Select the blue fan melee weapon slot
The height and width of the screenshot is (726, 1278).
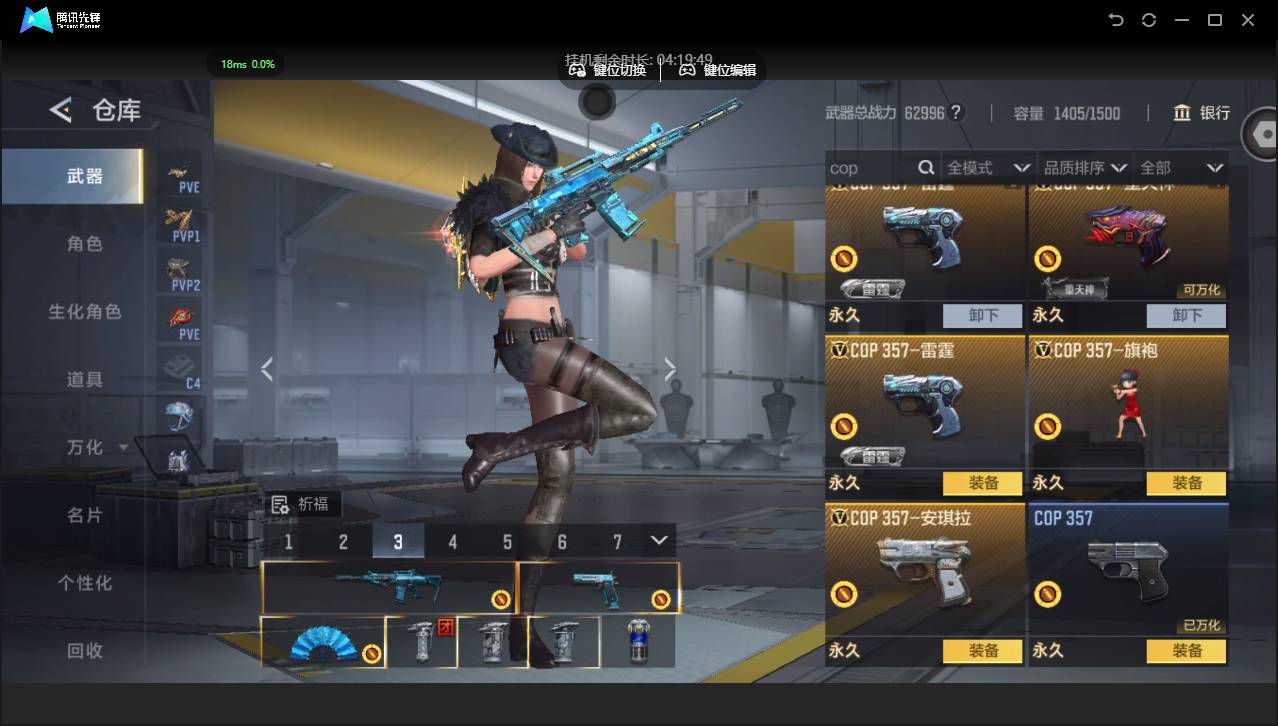point(323,642)
